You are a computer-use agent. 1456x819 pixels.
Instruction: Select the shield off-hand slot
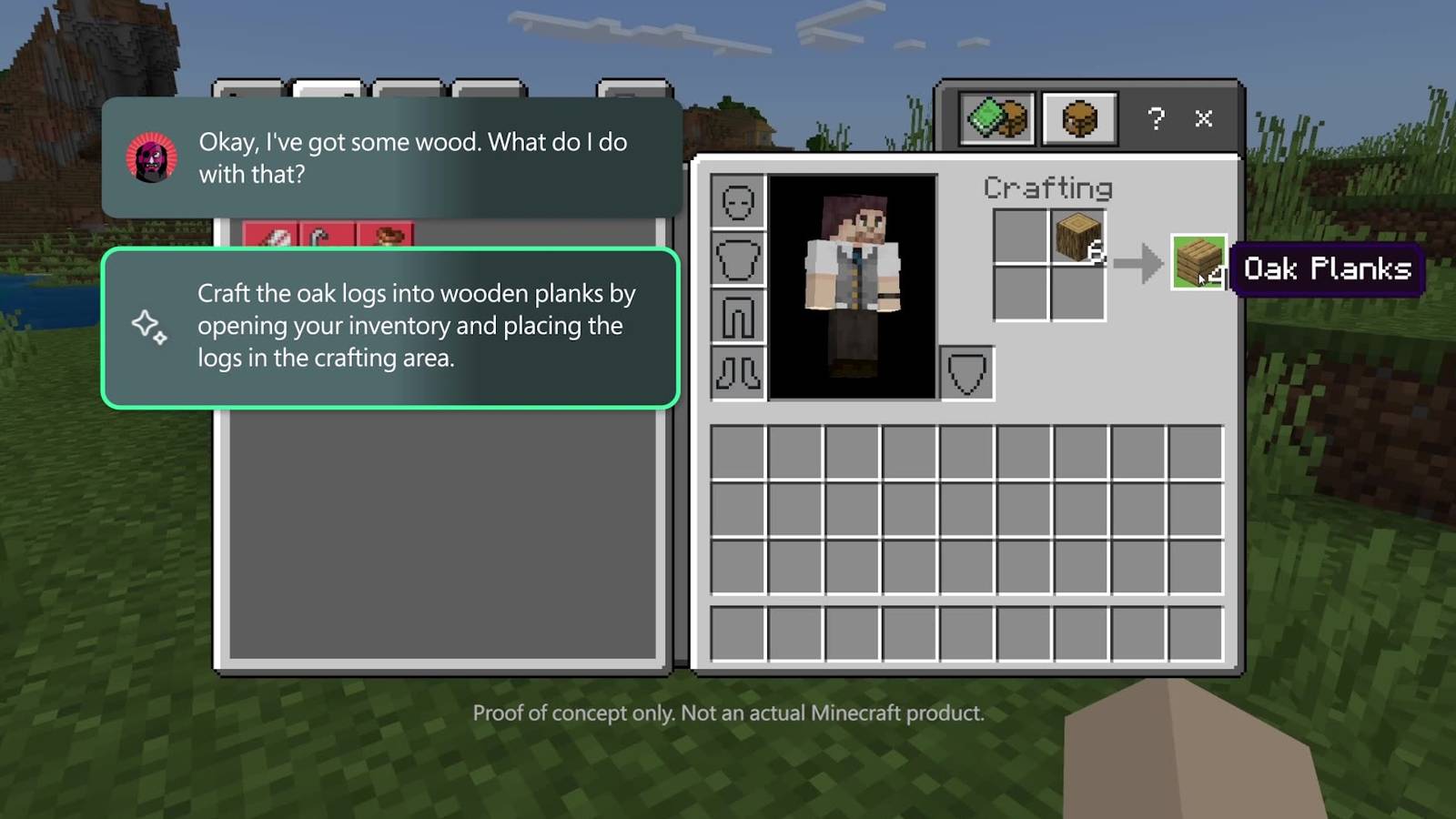tap(966, 372)
